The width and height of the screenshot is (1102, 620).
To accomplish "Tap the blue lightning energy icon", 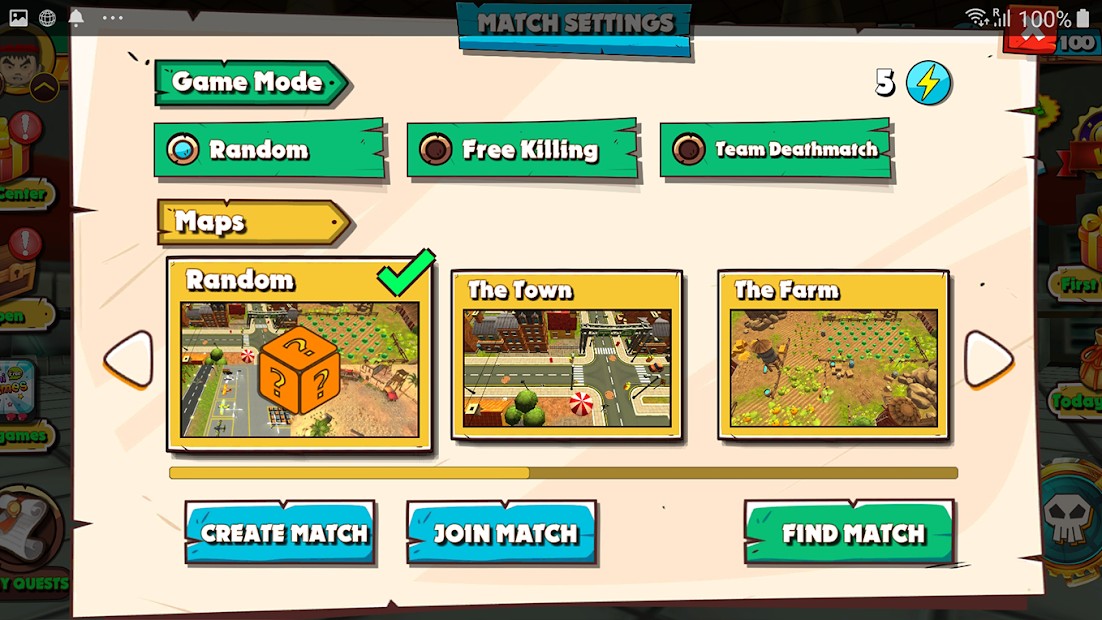I will (928, 83).
